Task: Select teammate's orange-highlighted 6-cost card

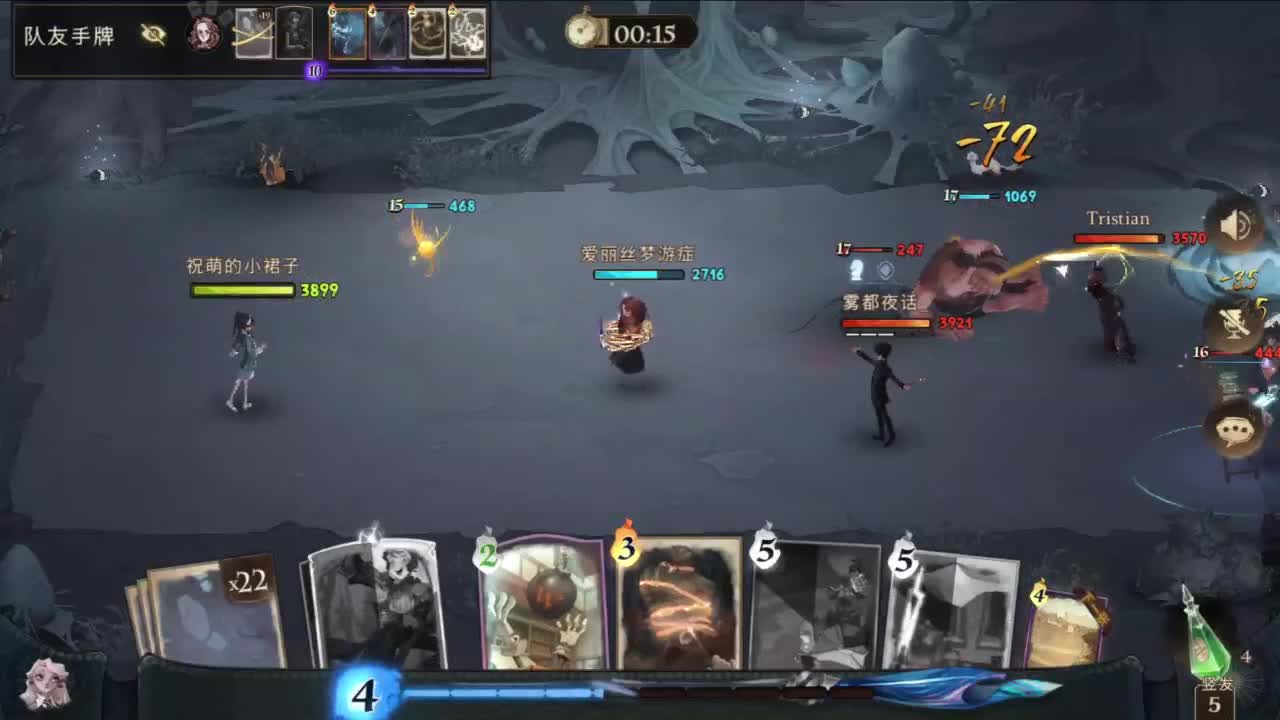Action: point(347,33)
